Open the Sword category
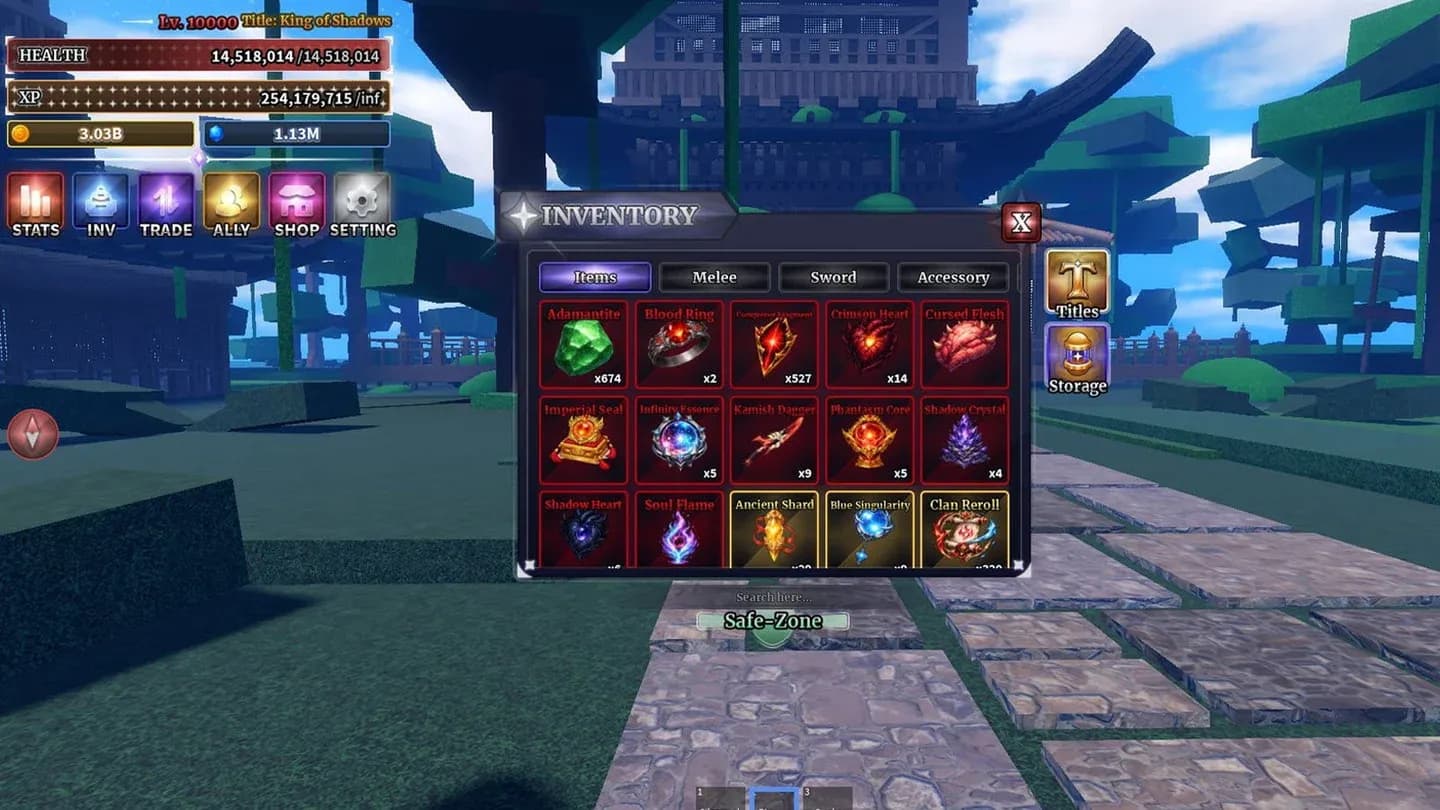This screenshot has height=810, width=1440. click(833, 277)
